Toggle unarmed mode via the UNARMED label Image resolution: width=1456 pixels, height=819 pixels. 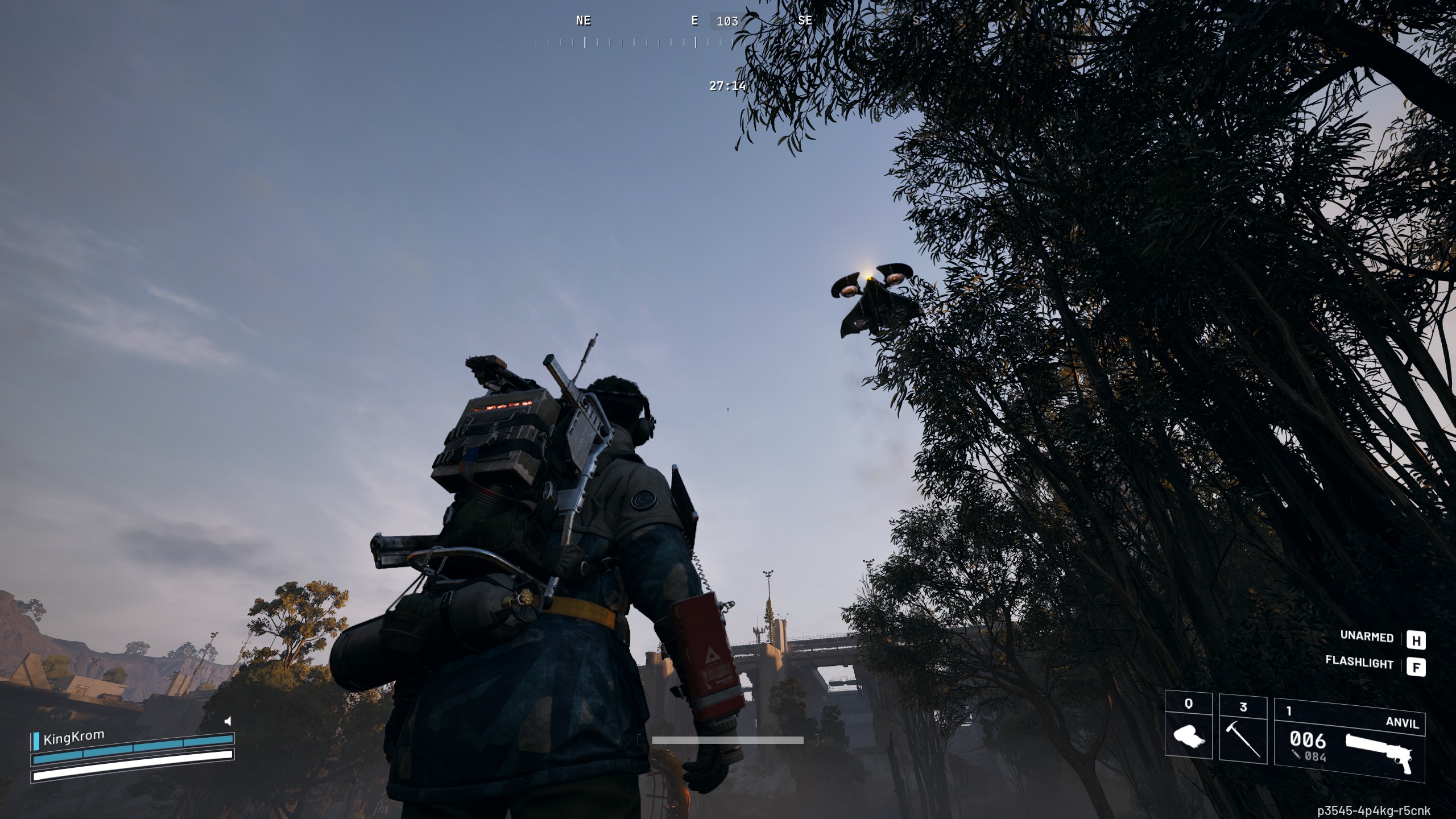(x=1367, y=638)
